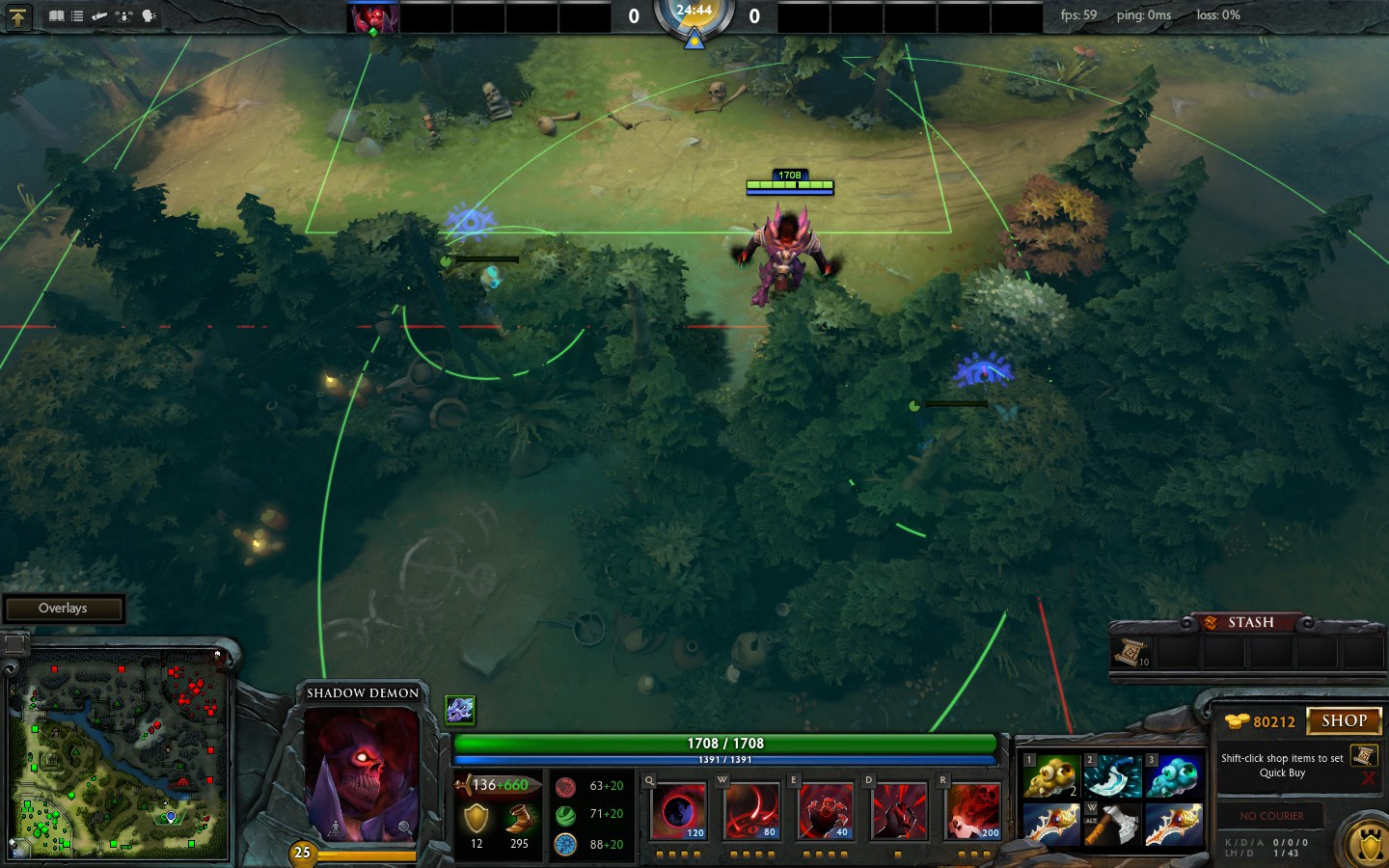Image resolution: width=1389 pixels, height=868 pixels.
Task: Trigger the D ability with the dark fist icon
Action: click(x=899, y=811)
